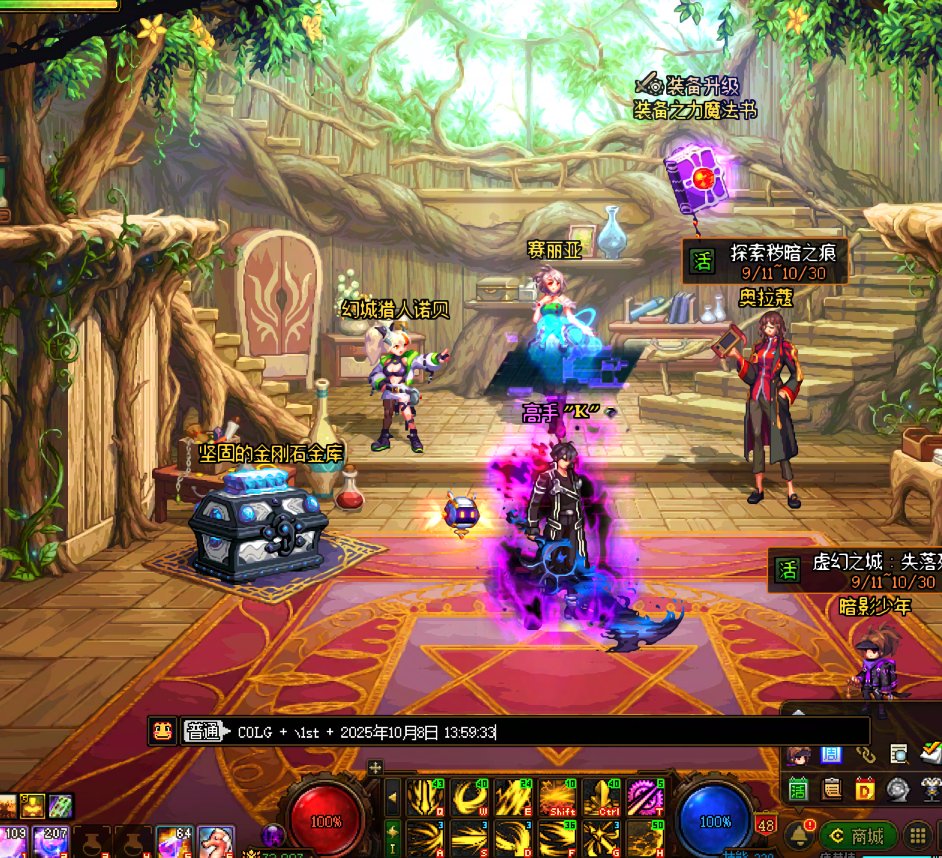Click the blue 周 weekly icon
The height and width of the screenshot is (858, 942).
tap(831, 754)
